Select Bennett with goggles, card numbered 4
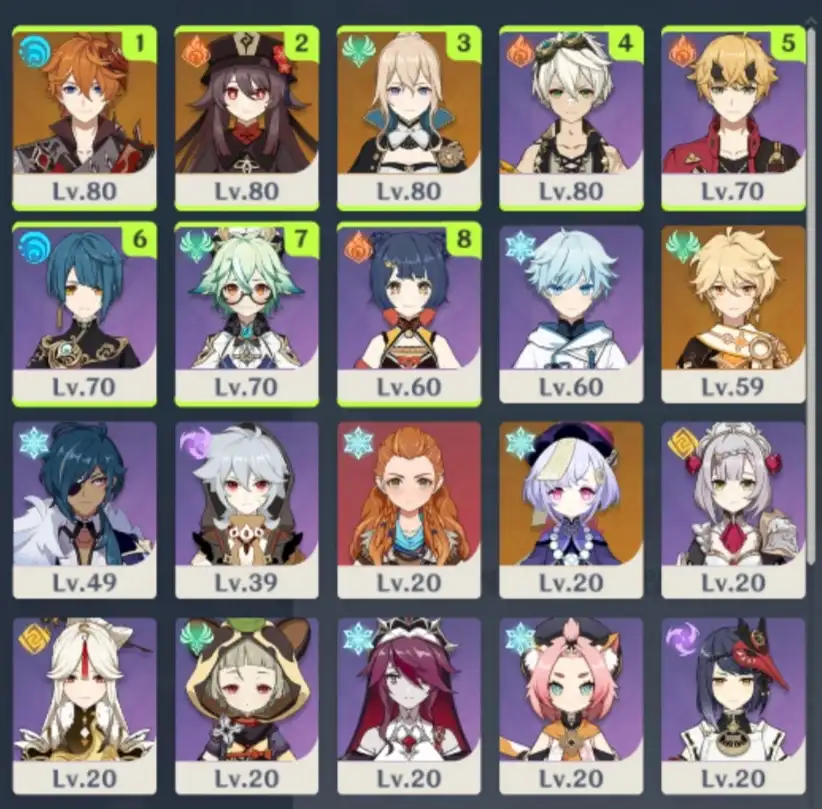The width and height of the screenshot is (822, 809). coord(571,115)
